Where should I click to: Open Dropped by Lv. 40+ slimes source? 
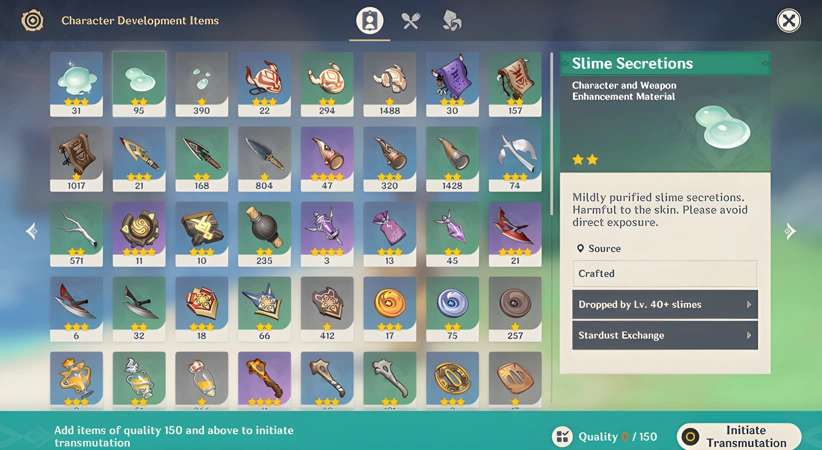(x=664, y=304)
